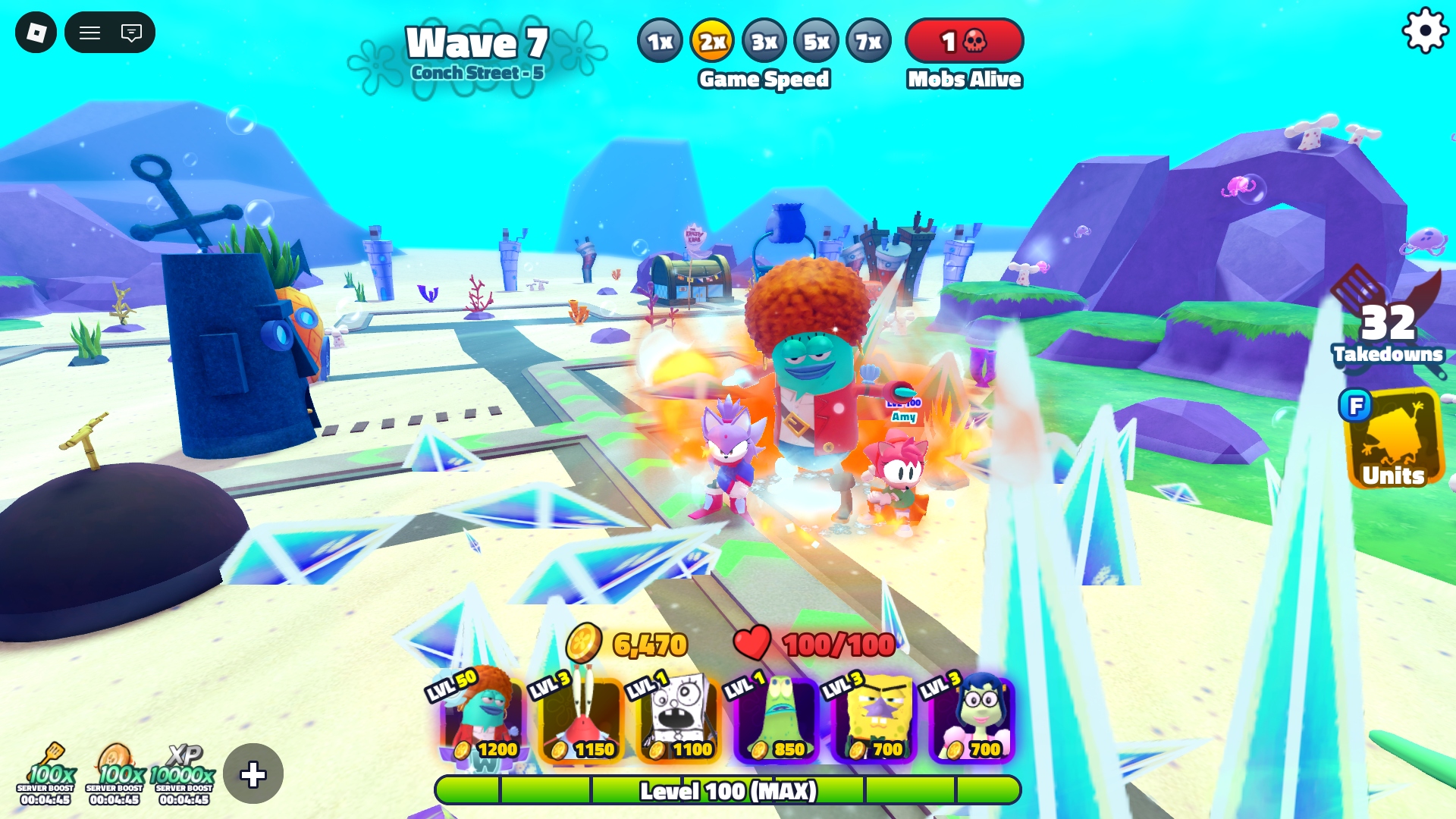Click the plus button beside the boosts

[253, 773]
